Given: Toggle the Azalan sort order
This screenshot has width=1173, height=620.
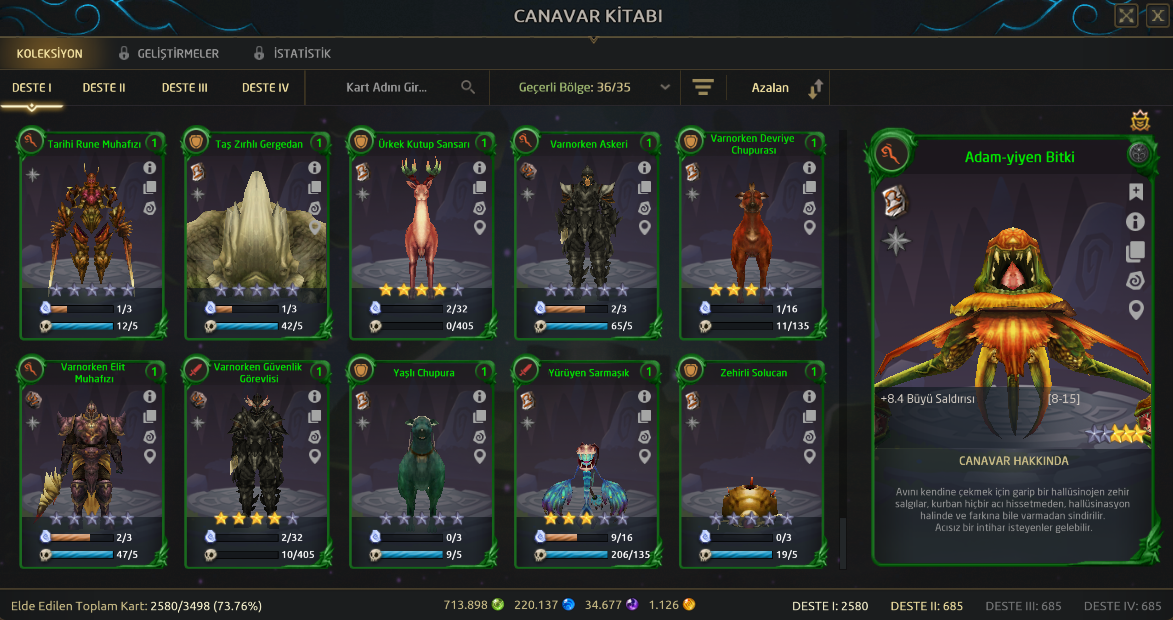Looking at the screenshot, I should click(x=786, y=88).
